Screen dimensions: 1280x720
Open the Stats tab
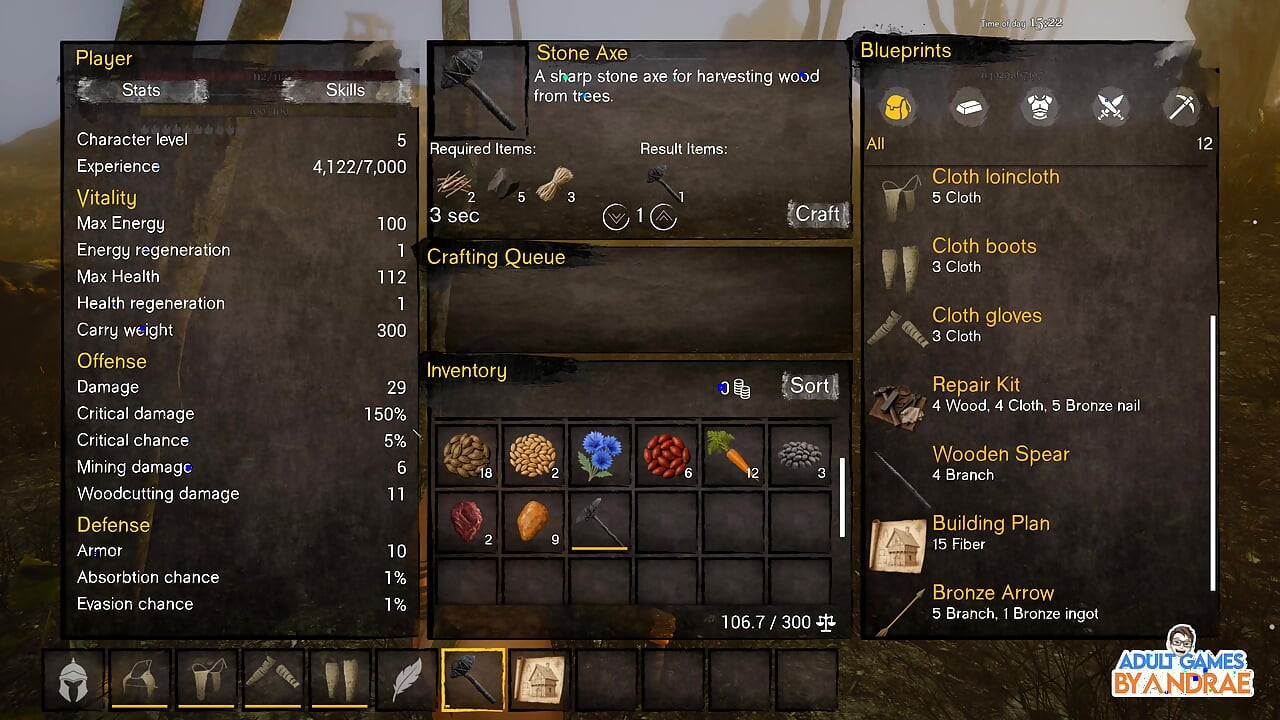click(x=141, y=90)
